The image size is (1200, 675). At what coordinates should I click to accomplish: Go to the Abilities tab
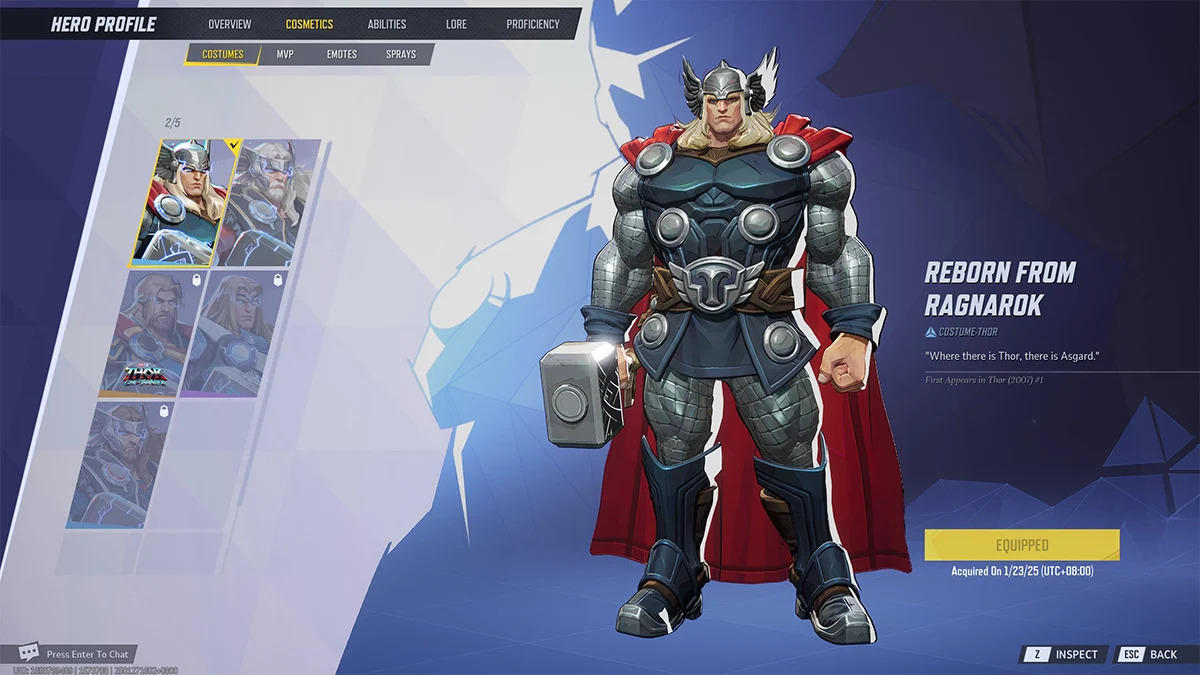tap(386, 24)
